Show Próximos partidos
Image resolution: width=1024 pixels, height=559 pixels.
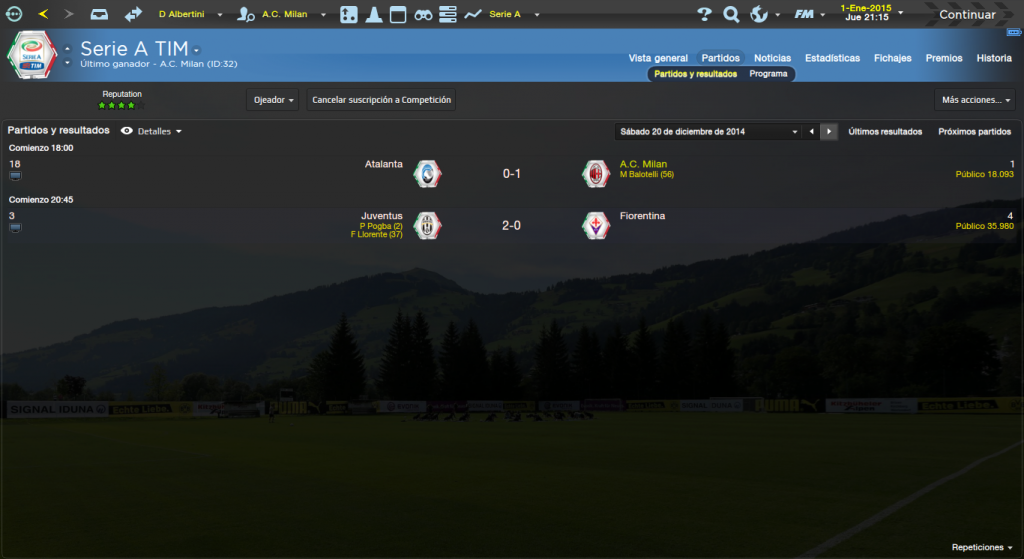pos(974,131)
